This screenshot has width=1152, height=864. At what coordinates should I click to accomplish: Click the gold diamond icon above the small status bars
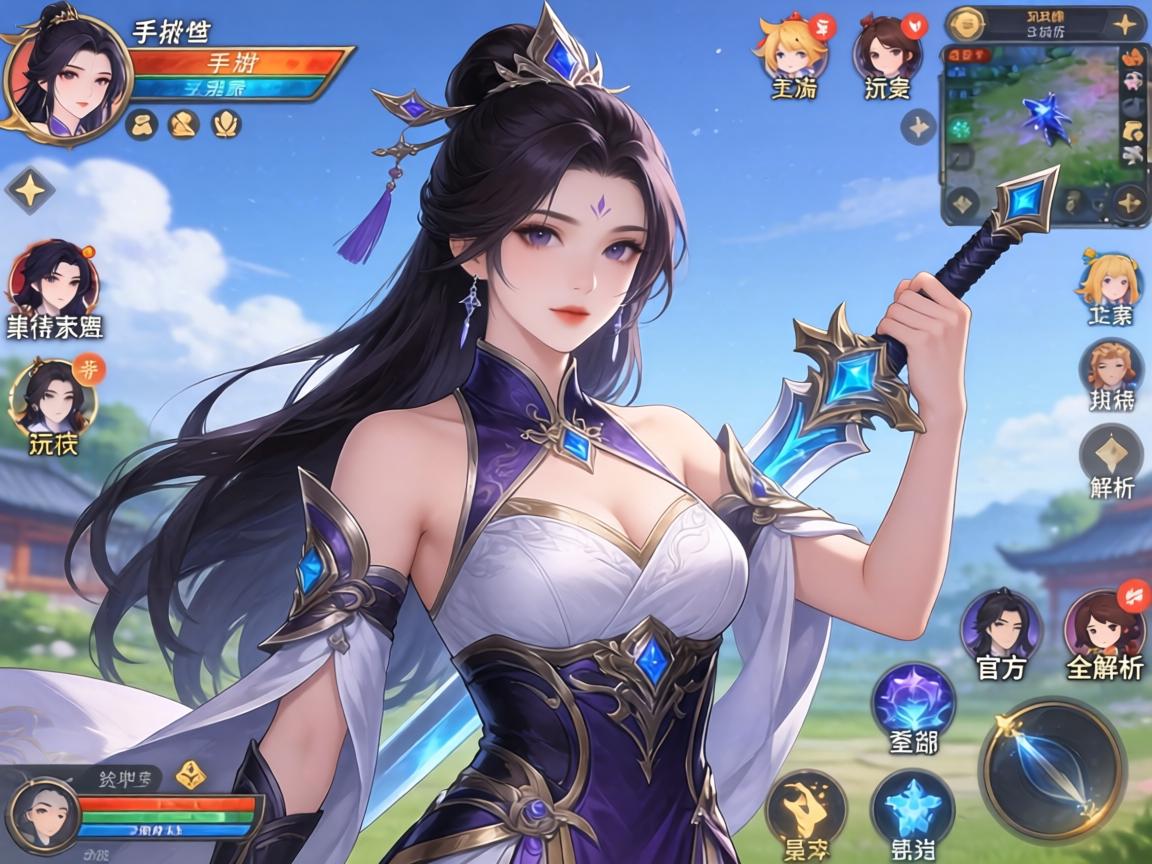[x=190, y=775]
